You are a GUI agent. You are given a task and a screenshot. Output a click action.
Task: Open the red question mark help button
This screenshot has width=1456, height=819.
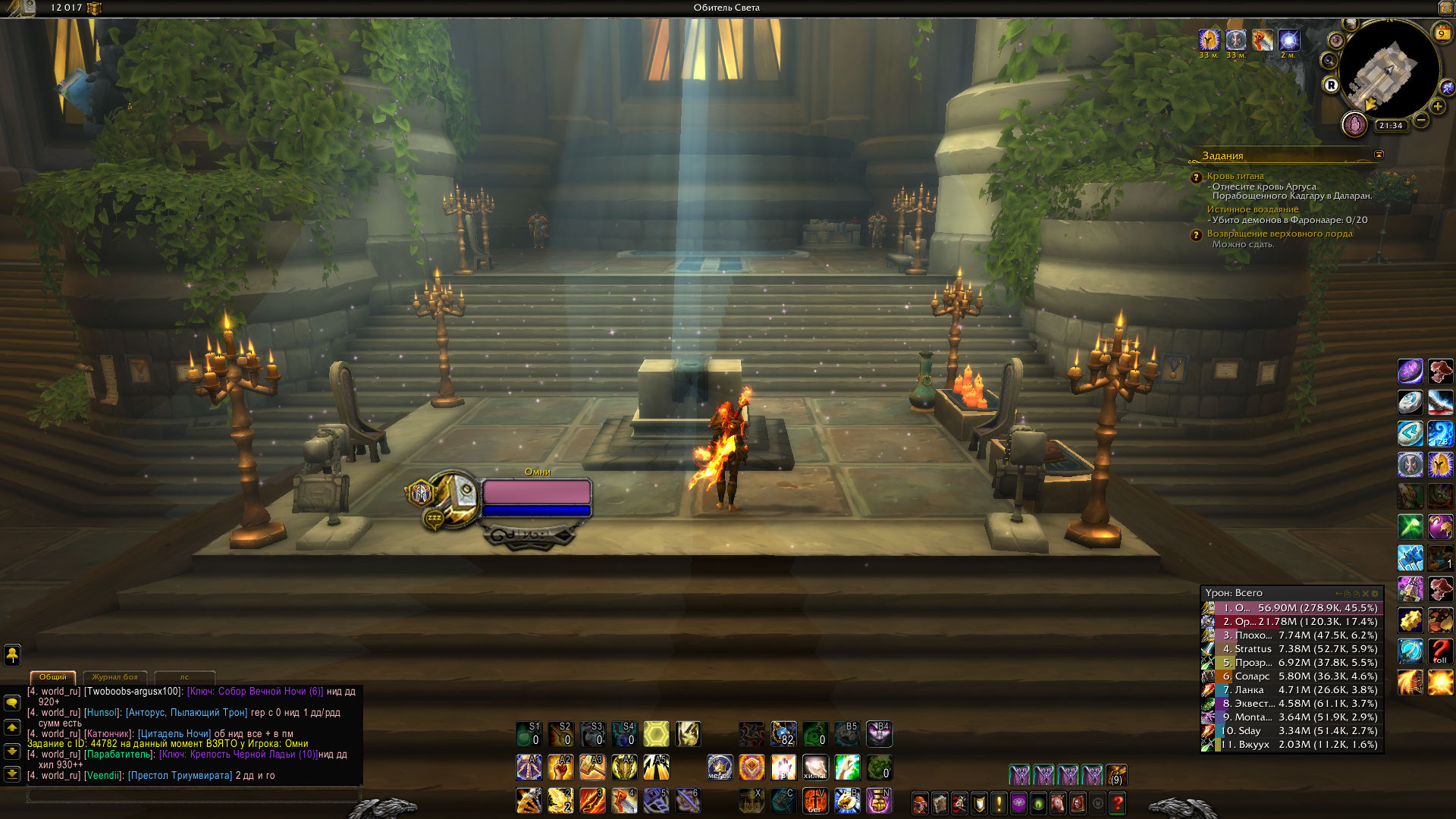1117,802
